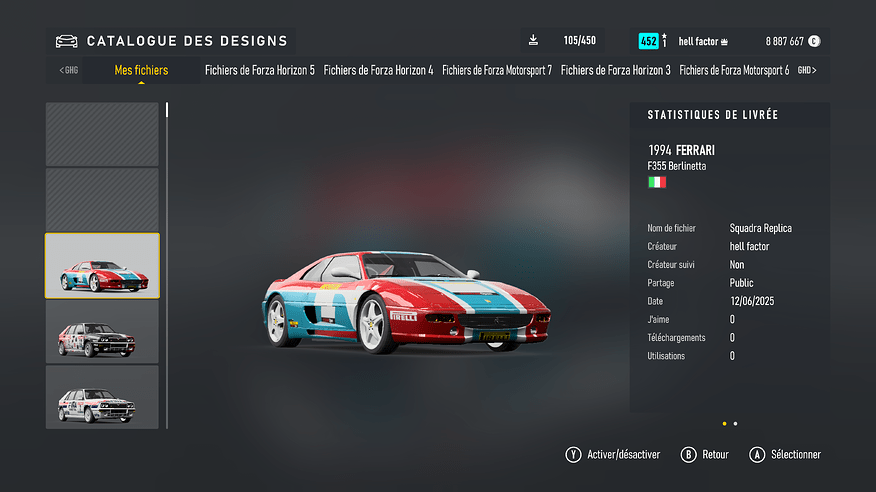Choose the Fichiers de Forza Horizon 3 tab
The width and height of the screenshot is (876, 492).
pyautogui.click(x=615, y=70)
